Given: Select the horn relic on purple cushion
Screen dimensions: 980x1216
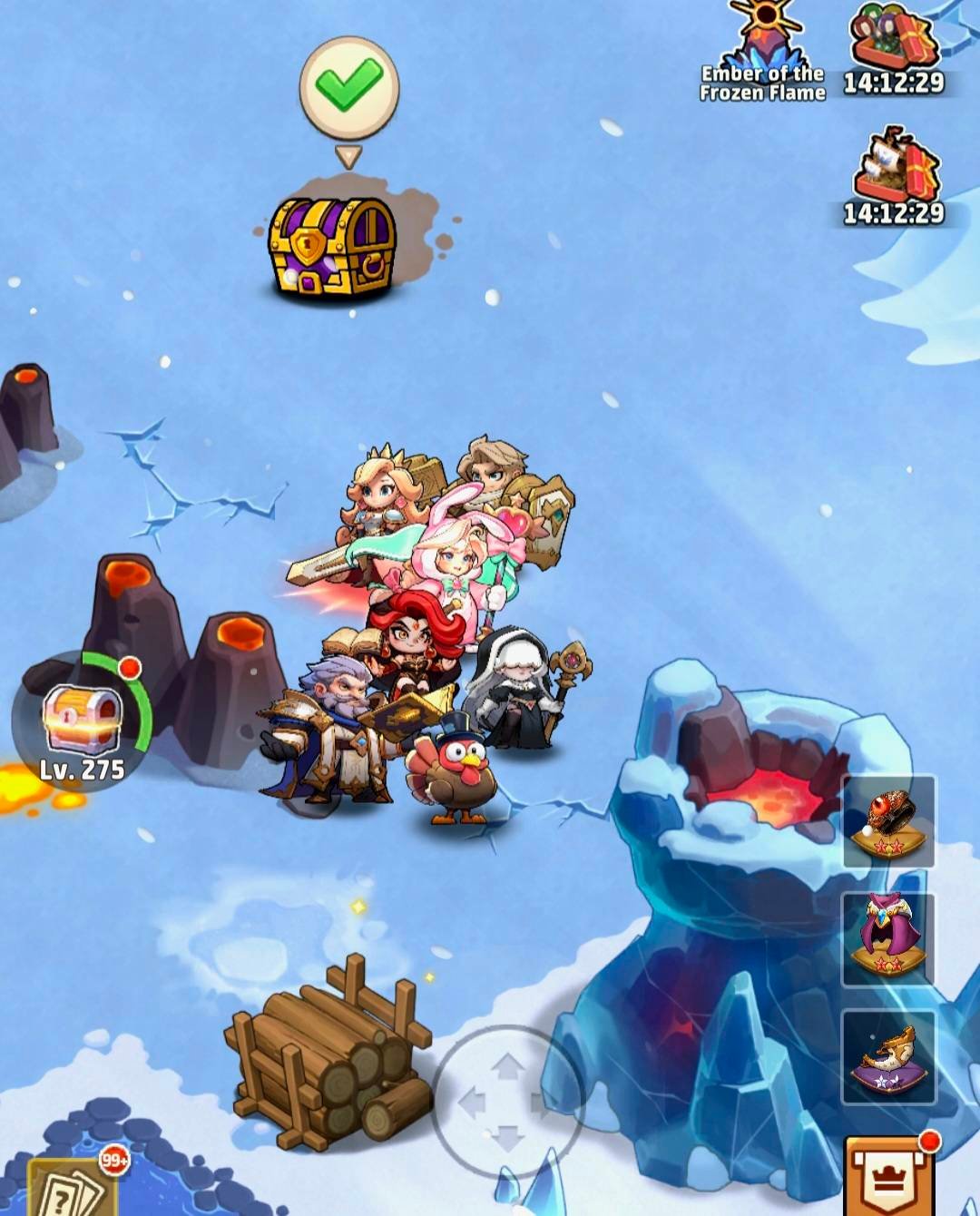Looking at the screenshot, I should pyautogui.click(x=889, y=1057).
